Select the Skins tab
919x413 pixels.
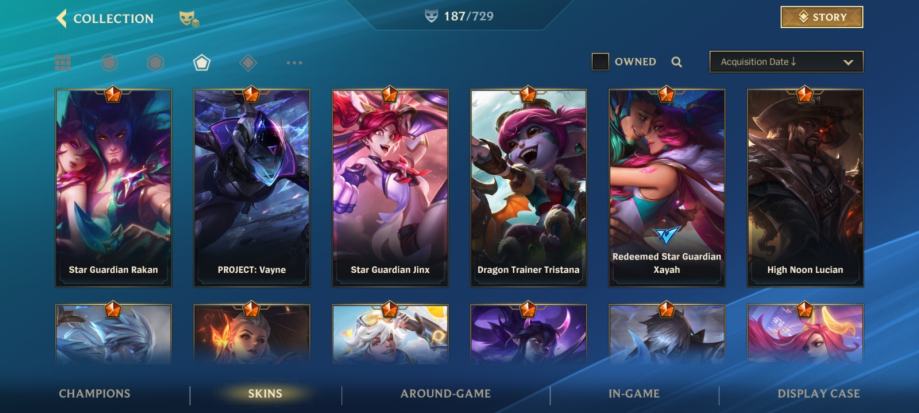pos(265,394)
